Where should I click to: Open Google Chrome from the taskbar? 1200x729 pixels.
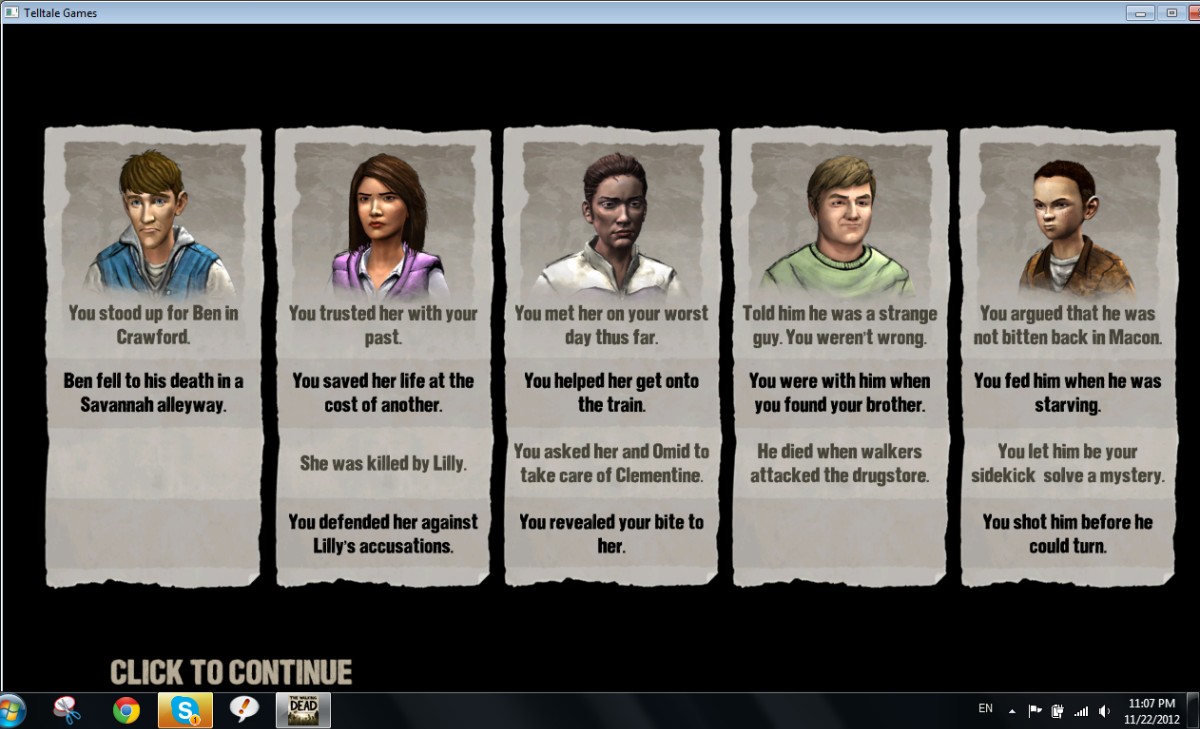point(126,710)
